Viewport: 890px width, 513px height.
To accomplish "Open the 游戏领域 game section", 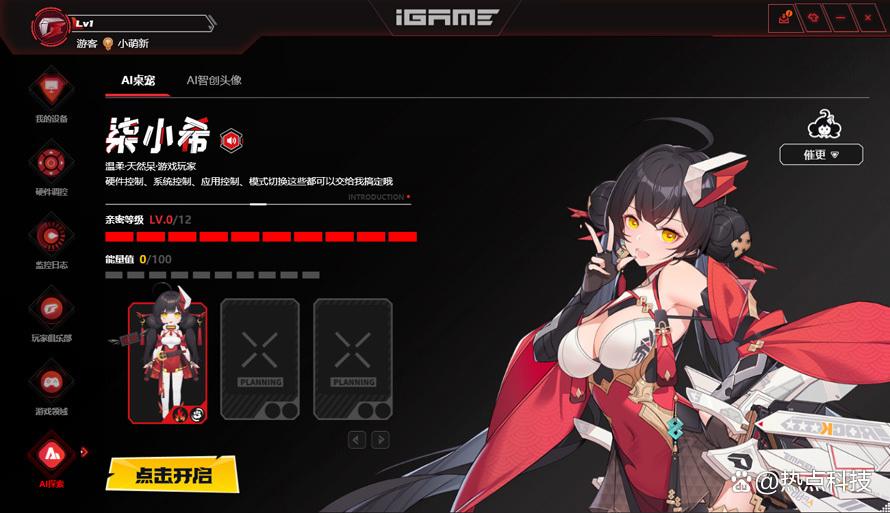I will (49, 383).
